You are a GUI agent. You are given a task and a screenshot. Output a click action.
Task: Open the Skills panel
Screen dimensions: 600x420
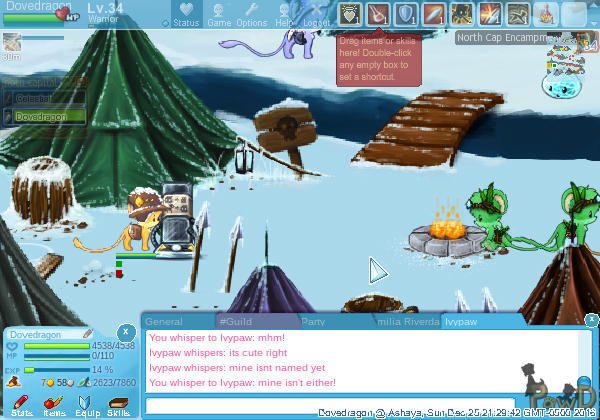(118, 405)
